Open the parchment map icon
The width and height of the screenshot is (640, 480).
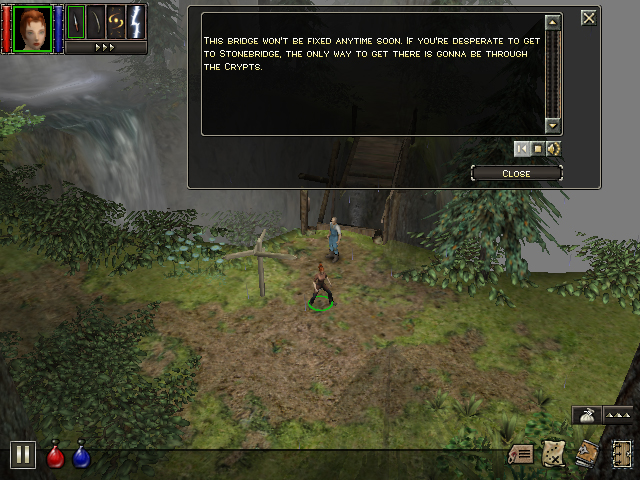point(554,454)
